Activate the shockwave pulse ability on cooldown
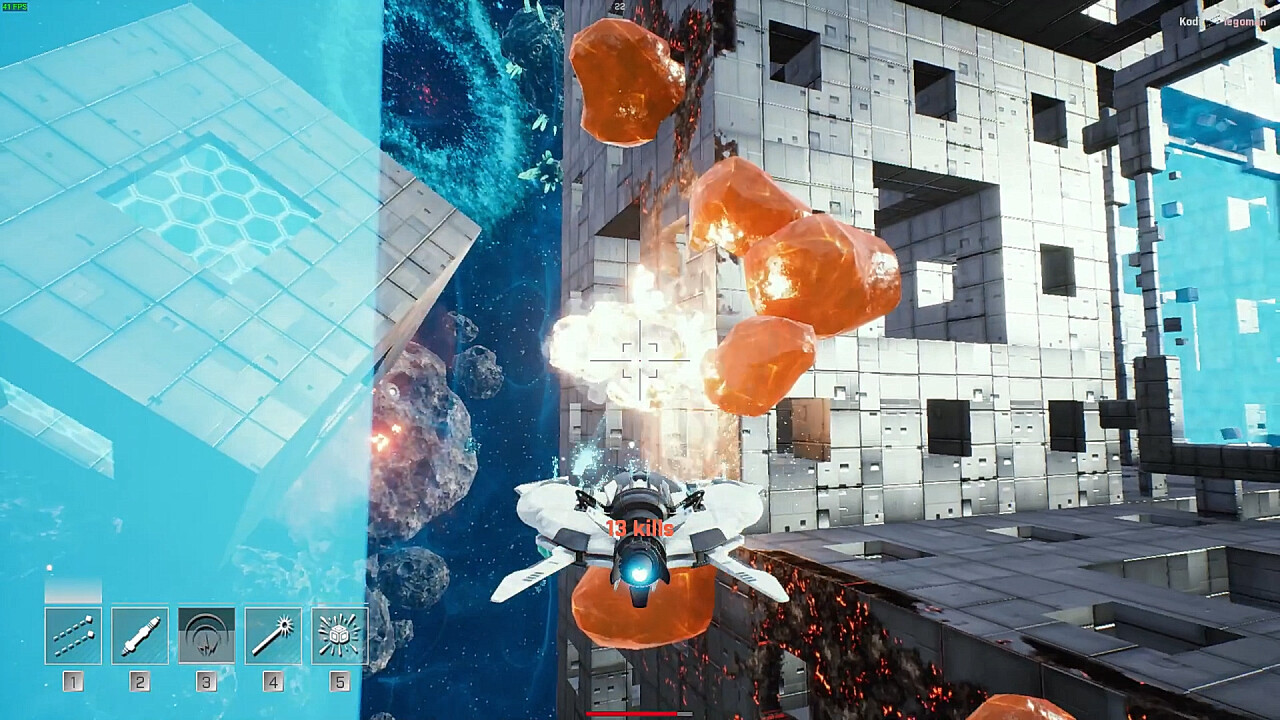 coord(206,635)
